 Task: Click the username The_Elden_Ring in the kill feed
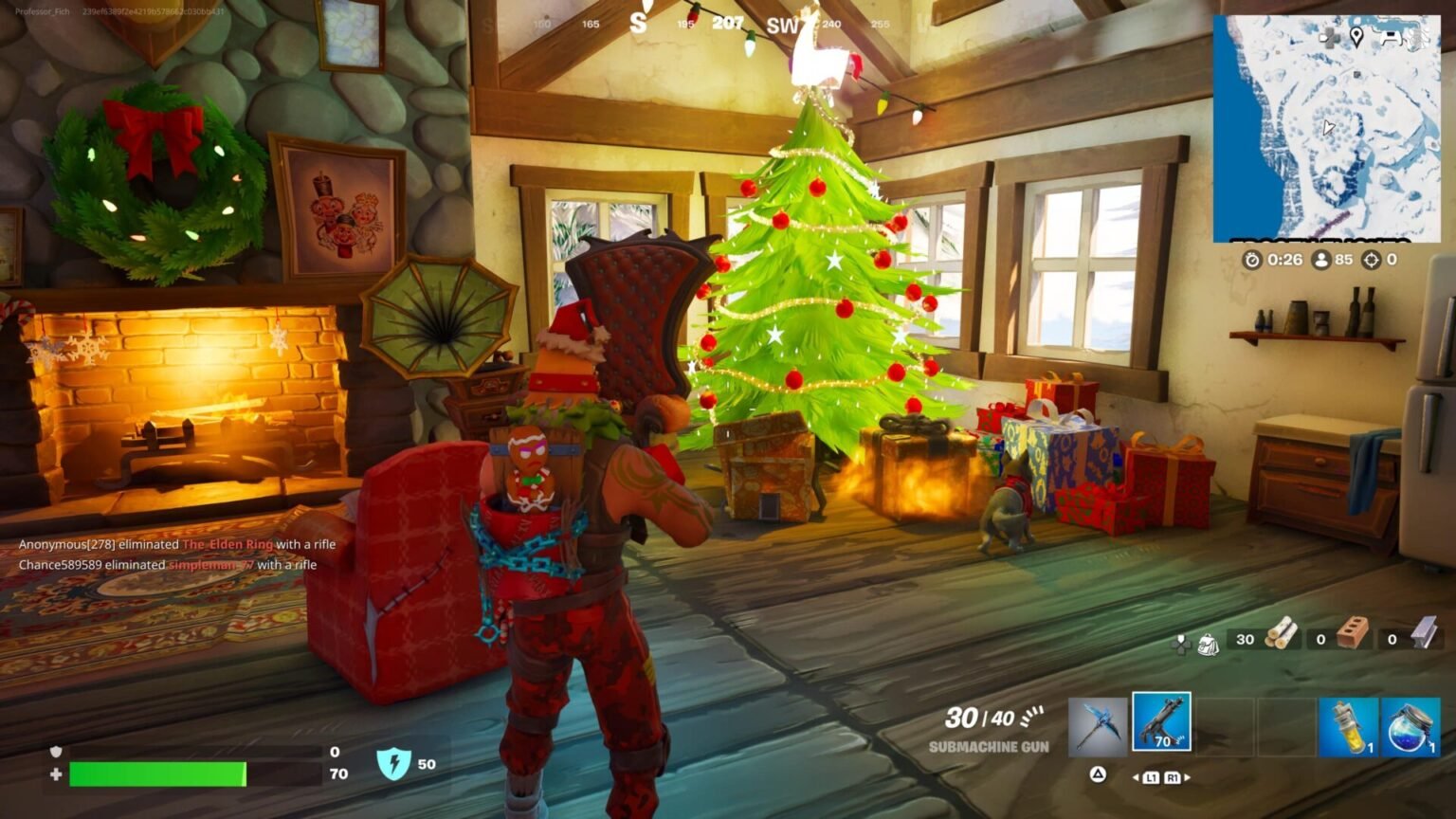[227, 545]
